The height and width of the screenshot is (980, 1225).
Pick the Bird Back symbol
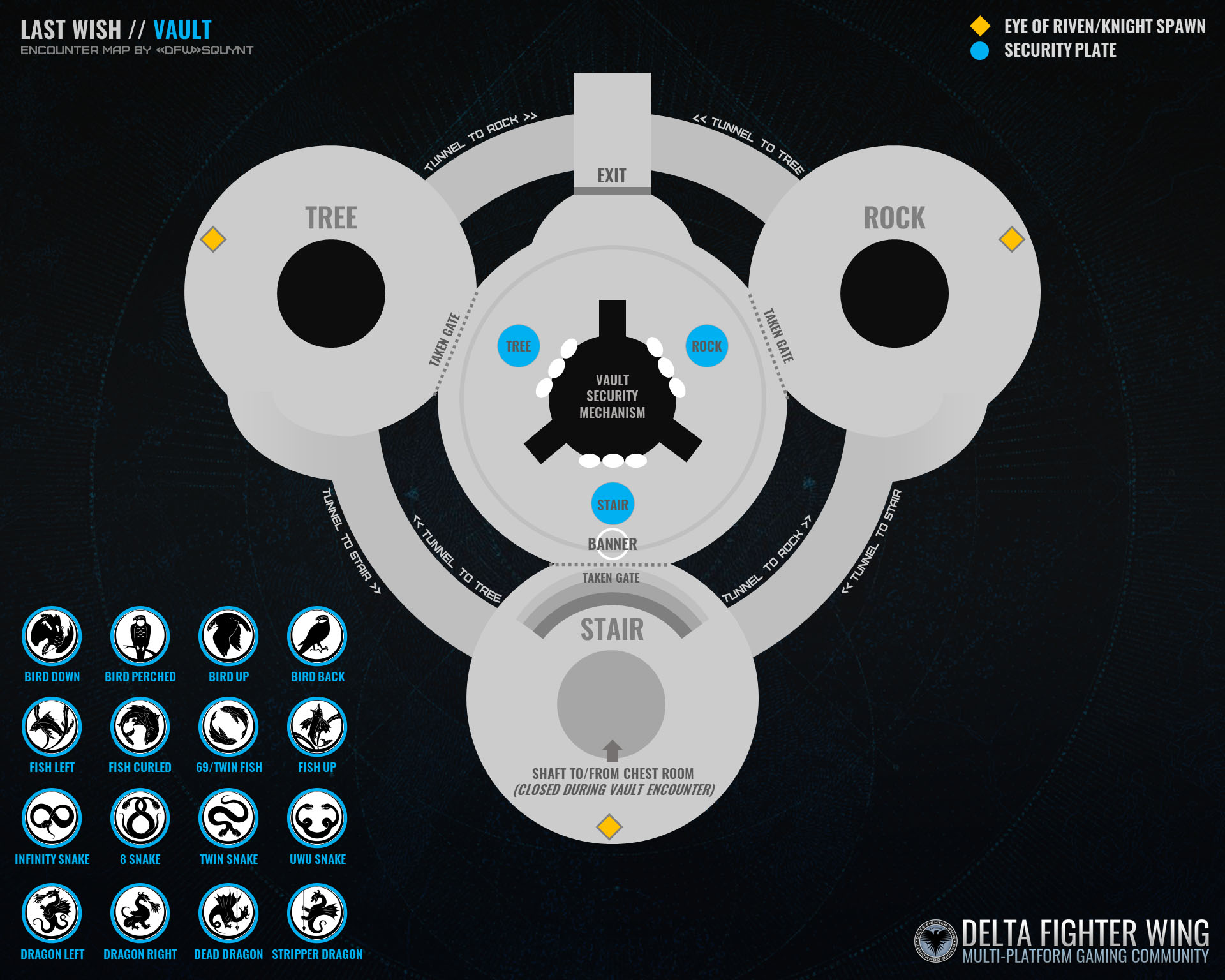(317, 636)
